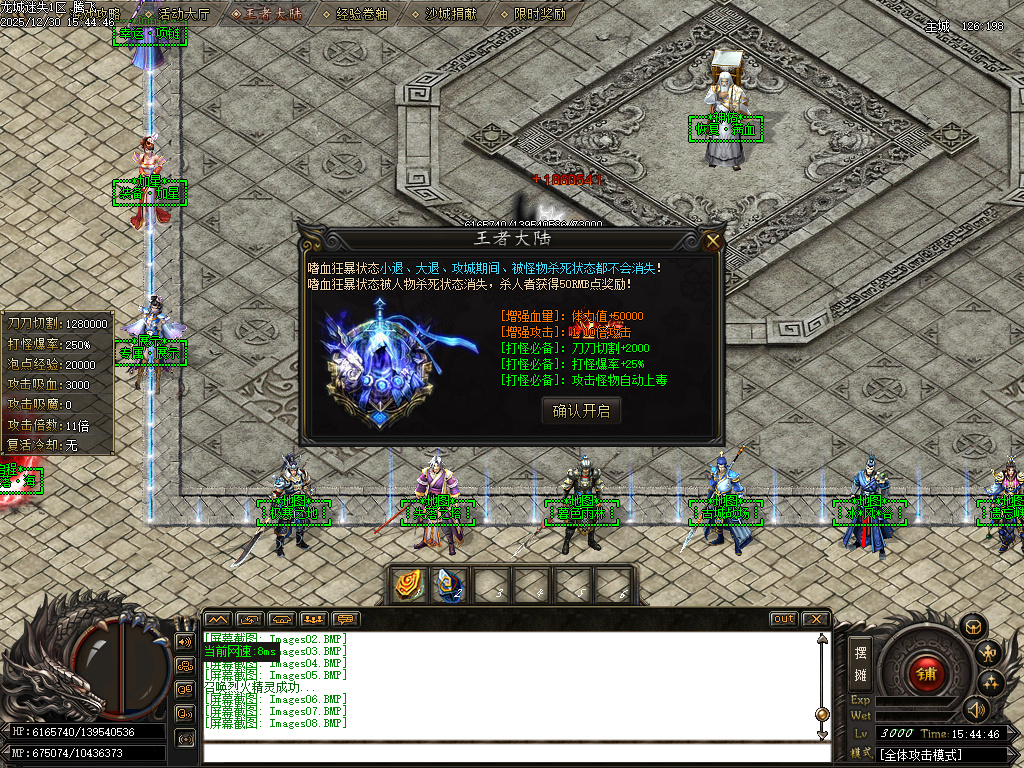1024x768 pixels.
Task: Use the orange swirl item in hotbar
Action: (408, 584)
